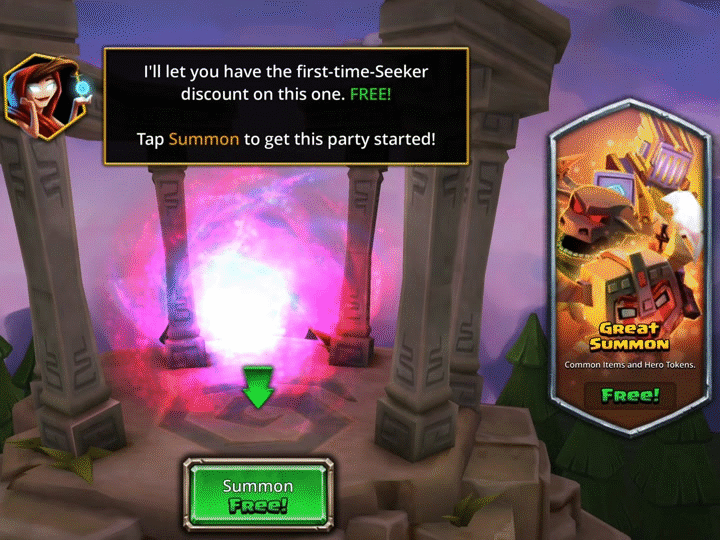Click the hooded guide portrait

point(47,99)
